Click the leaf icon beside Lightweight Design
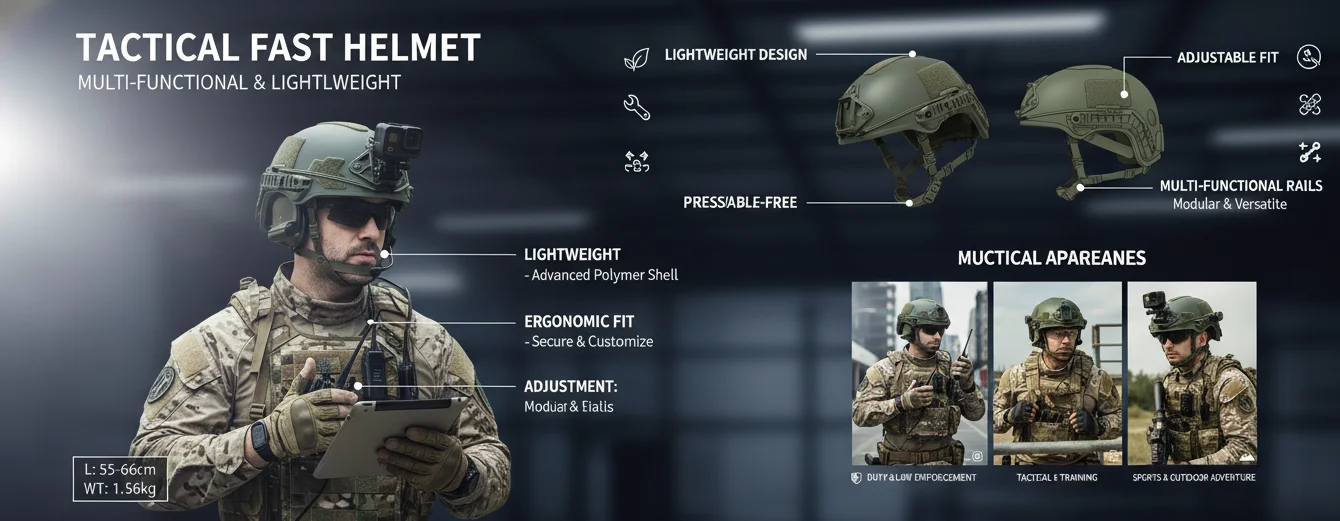Image resolution: width=1340 pixels, height=521 pixels. [636, 60]
